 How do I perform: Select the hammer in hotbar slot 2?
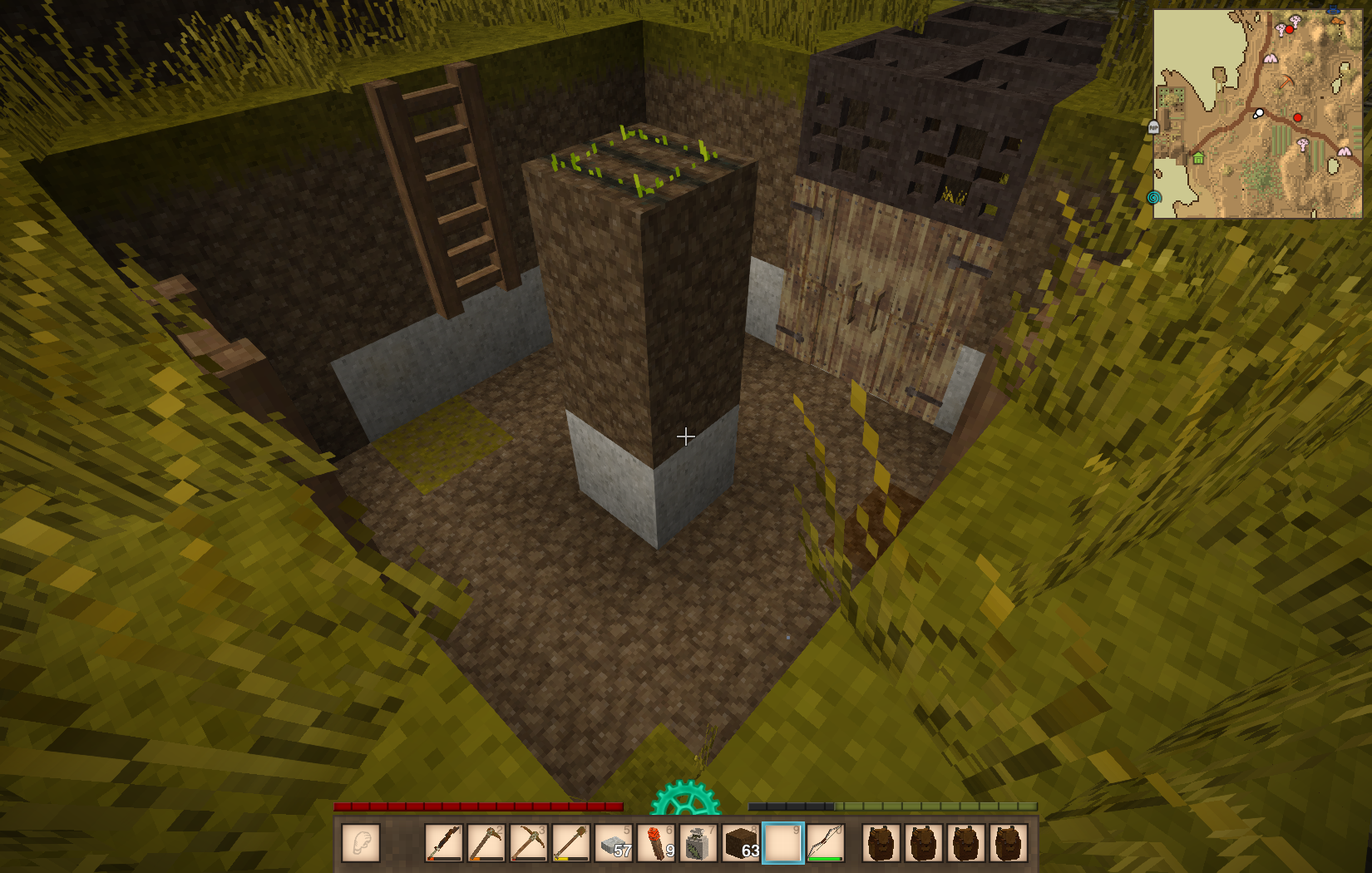pos(486,843)
